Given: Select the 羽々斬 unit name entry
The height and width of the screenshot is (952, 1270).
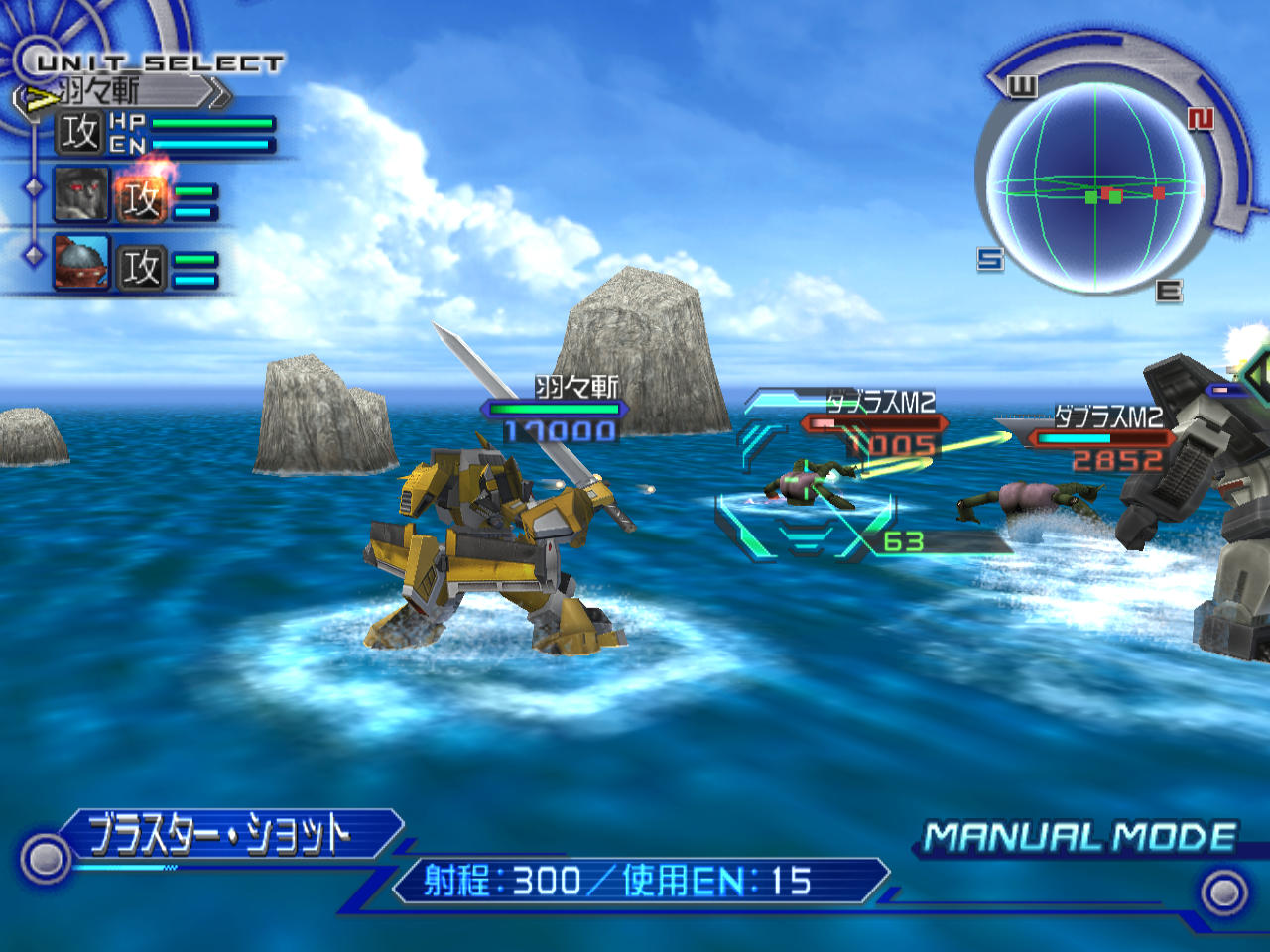Looking at the screenshot, I should point(119,92).
